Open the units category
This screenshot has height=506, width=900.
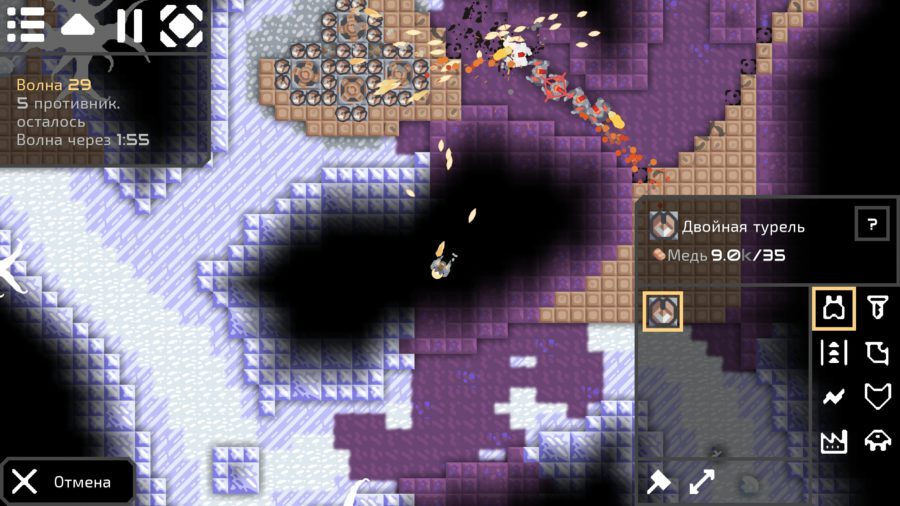coord(877,441)
